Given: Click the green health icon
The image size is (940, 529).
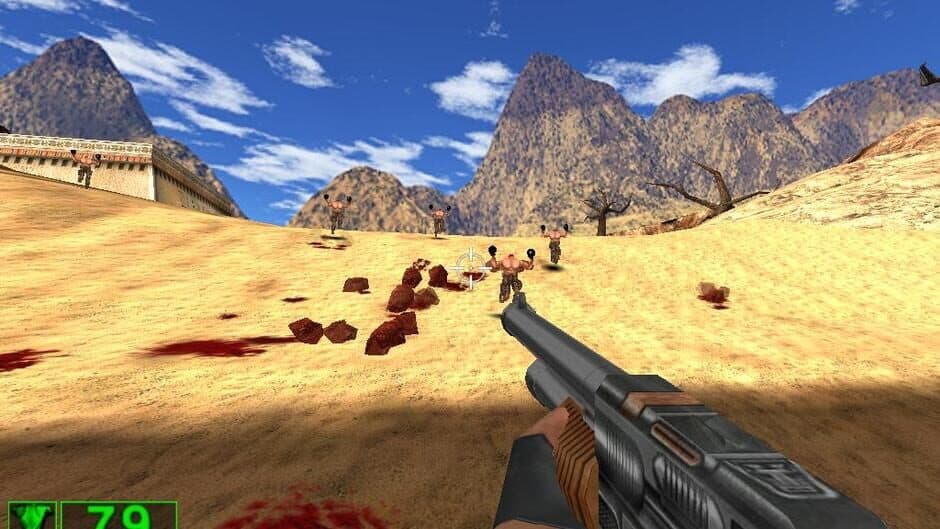Looking at the screenshot, I should pos(31,516).
